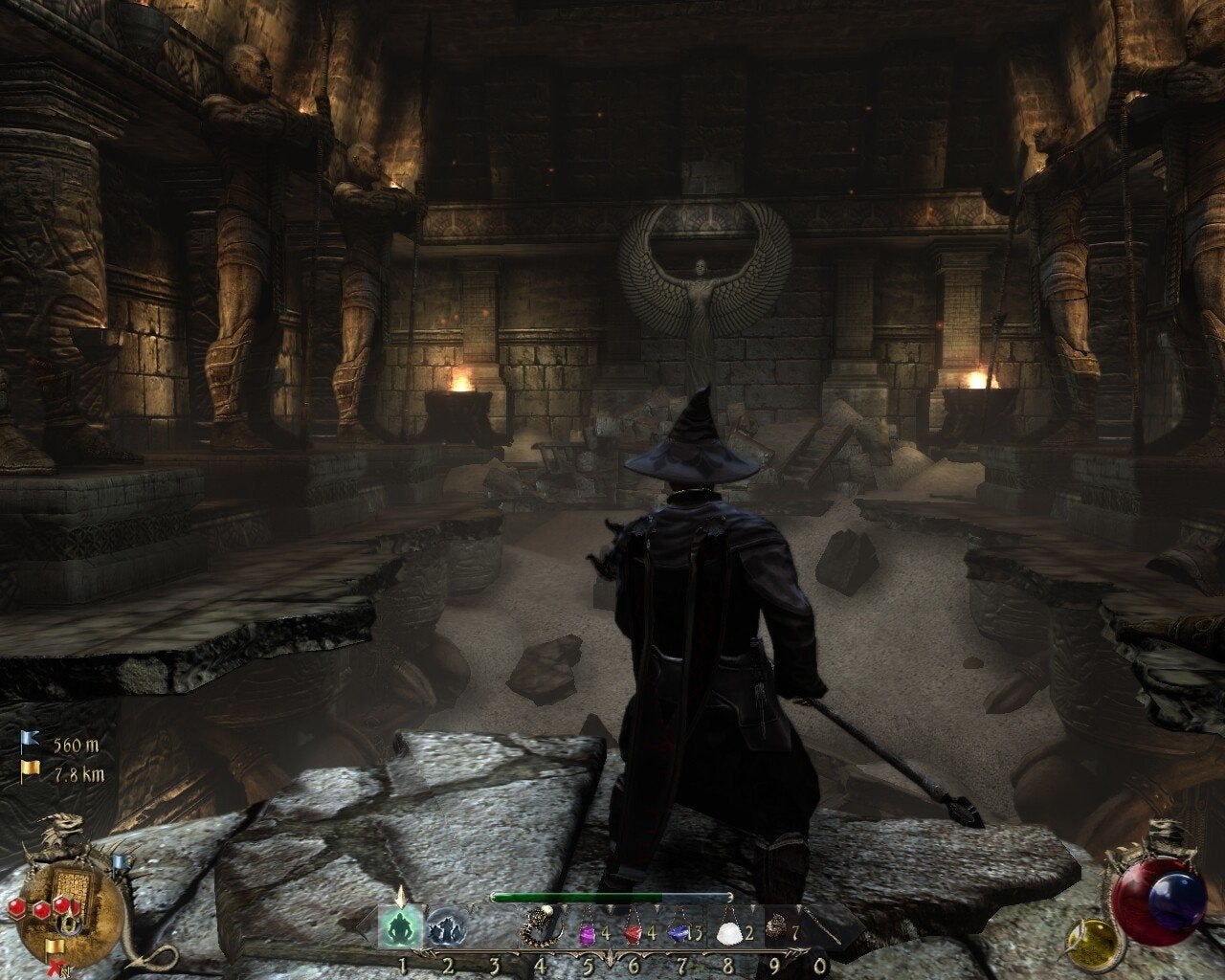Screen dimensions: 1225x980
Task: Use the brown pinecone-like item
Action: pos(777,928)
